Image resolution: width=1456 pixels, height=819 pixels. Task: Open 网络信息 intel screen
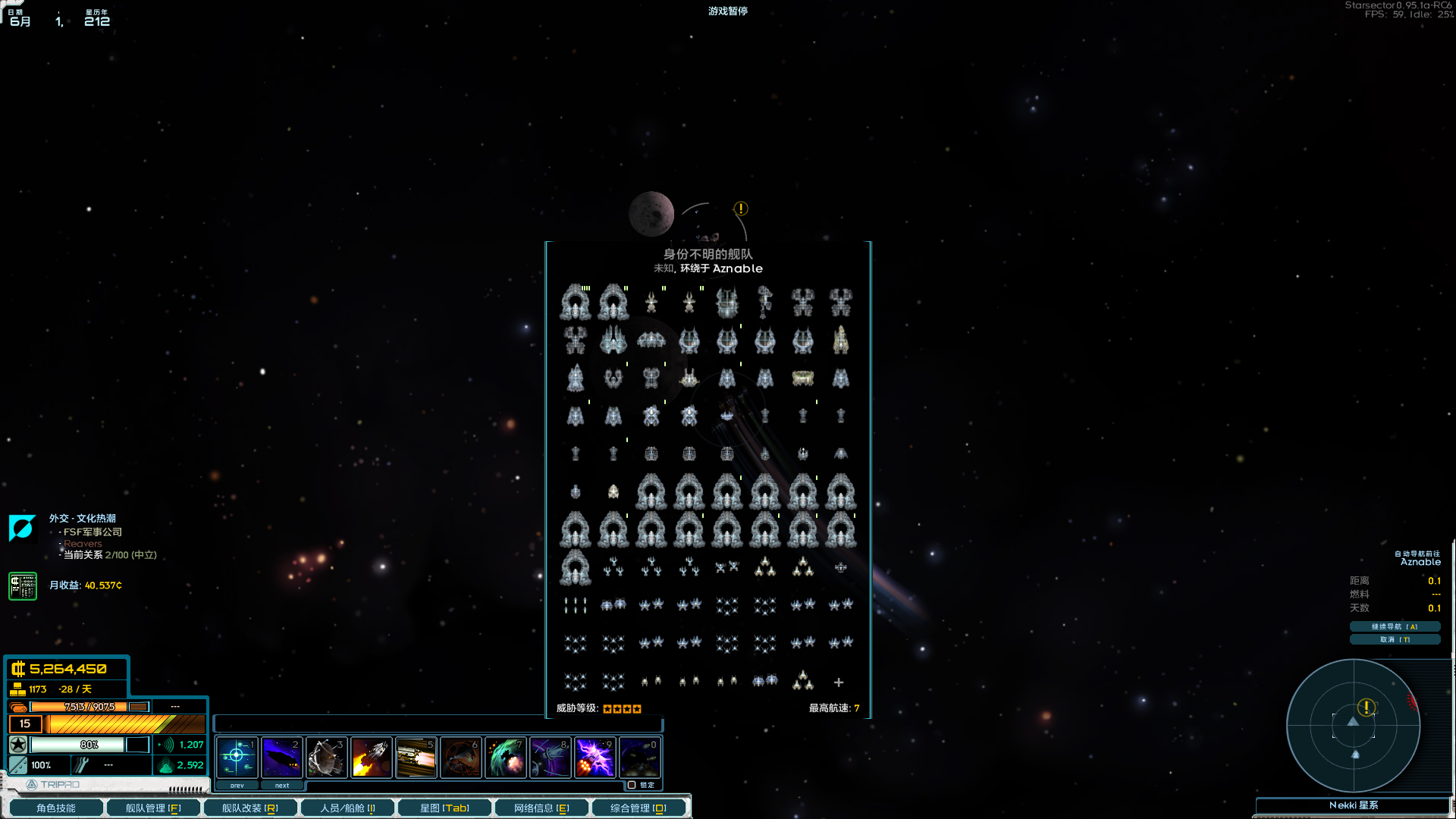(x=541, y=808)
